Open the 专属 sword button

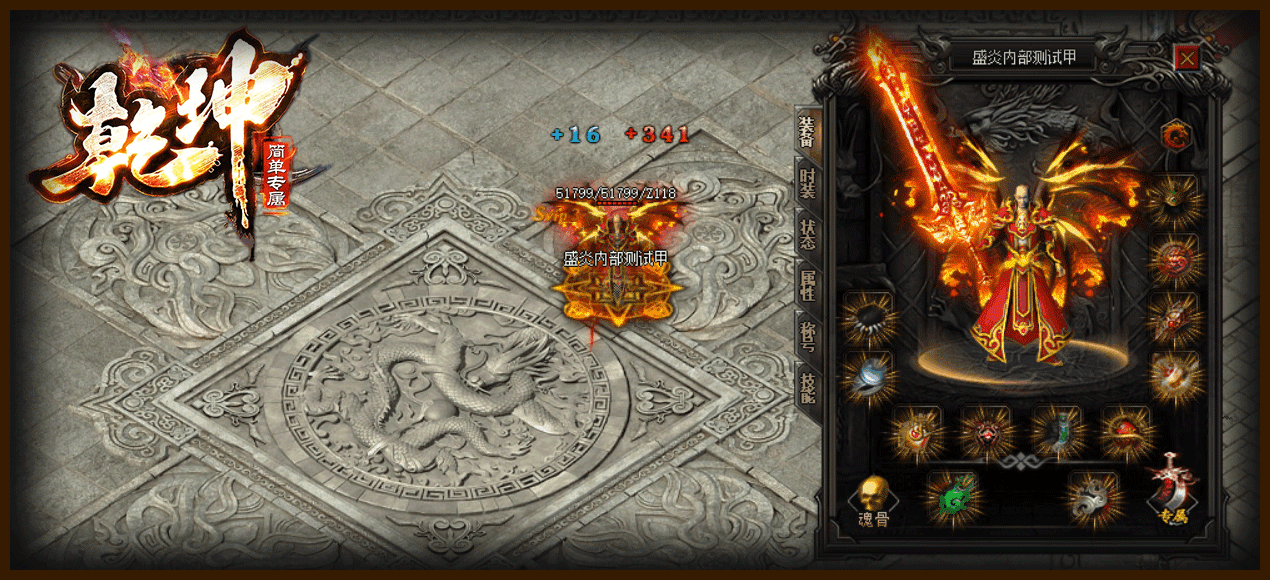(1173, 490)
